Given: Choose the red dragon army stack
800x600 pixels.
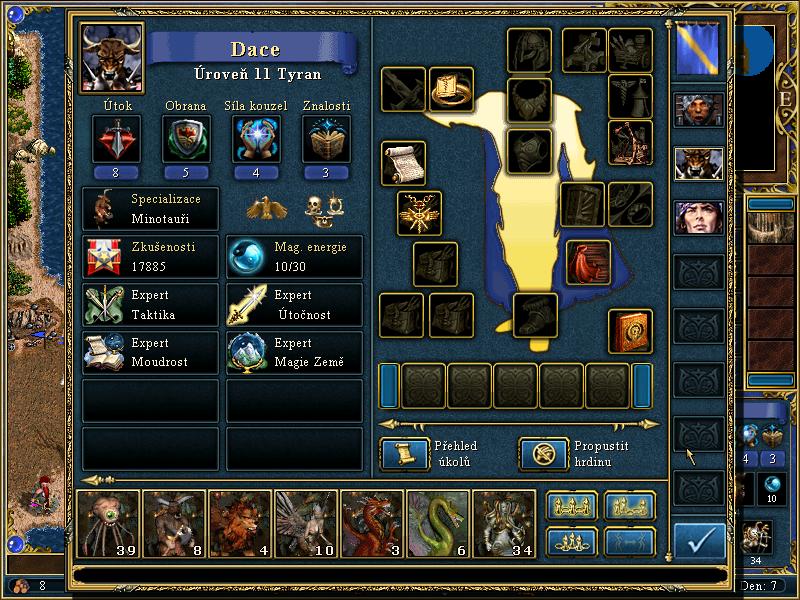Looking at the screenshot, I should click(371, 522).
